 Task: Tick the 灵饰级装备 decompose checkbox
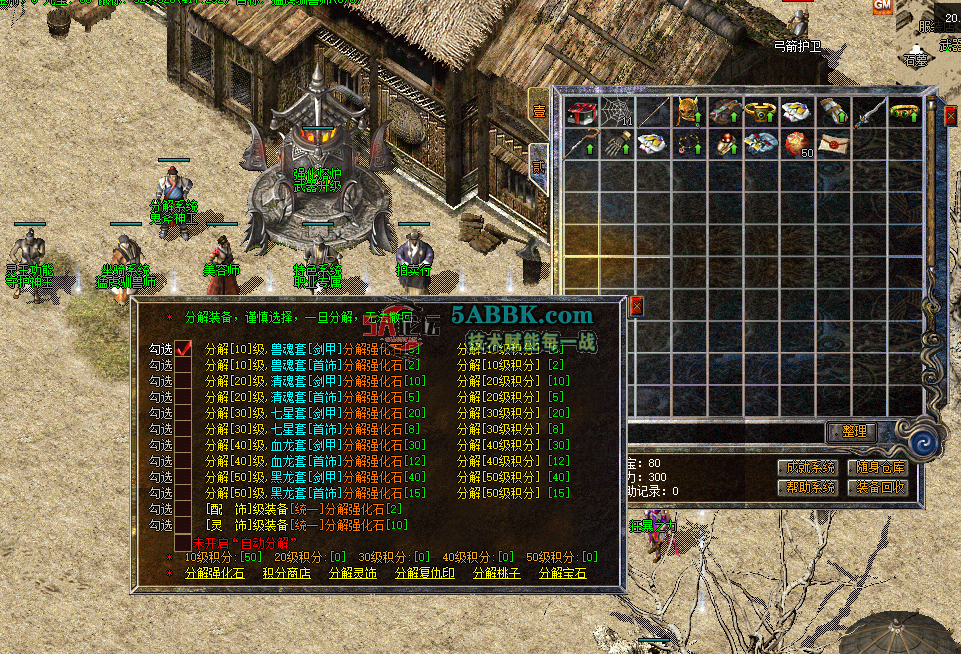(183, 524)
